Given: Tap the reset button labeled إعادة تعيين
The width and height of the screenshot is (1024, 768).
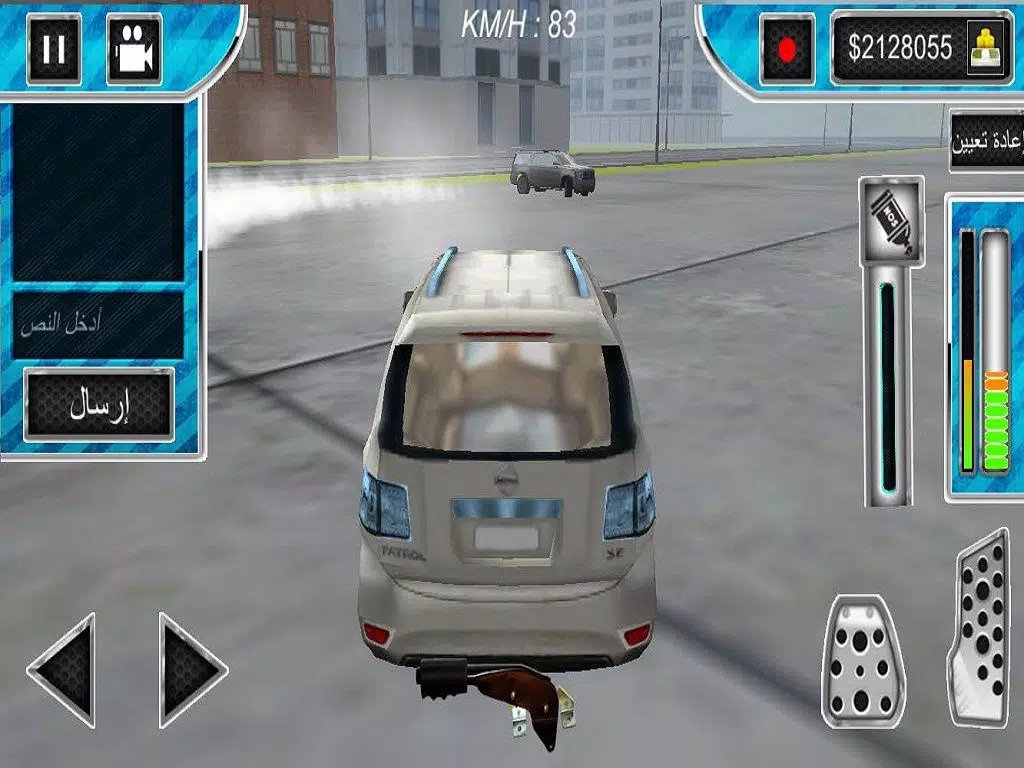Looking at the screenshot, I should [987, 141].
